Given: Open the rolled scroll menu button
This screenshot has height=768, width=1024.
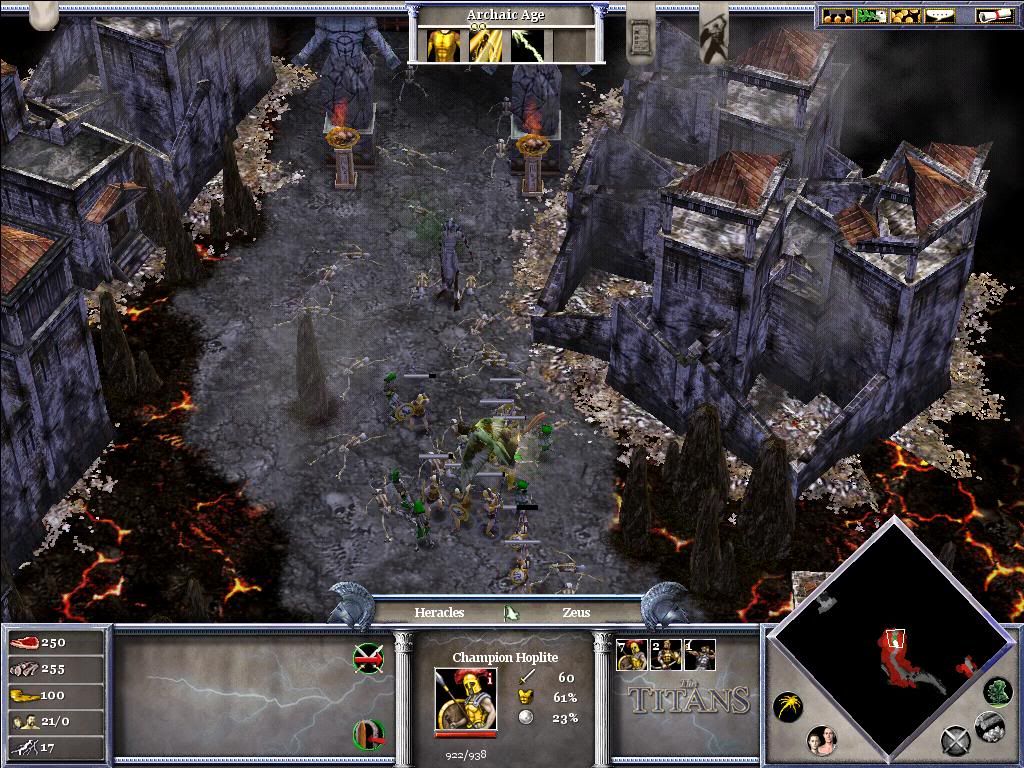Looking at the screenshot, I should click(x=993, y=16).
